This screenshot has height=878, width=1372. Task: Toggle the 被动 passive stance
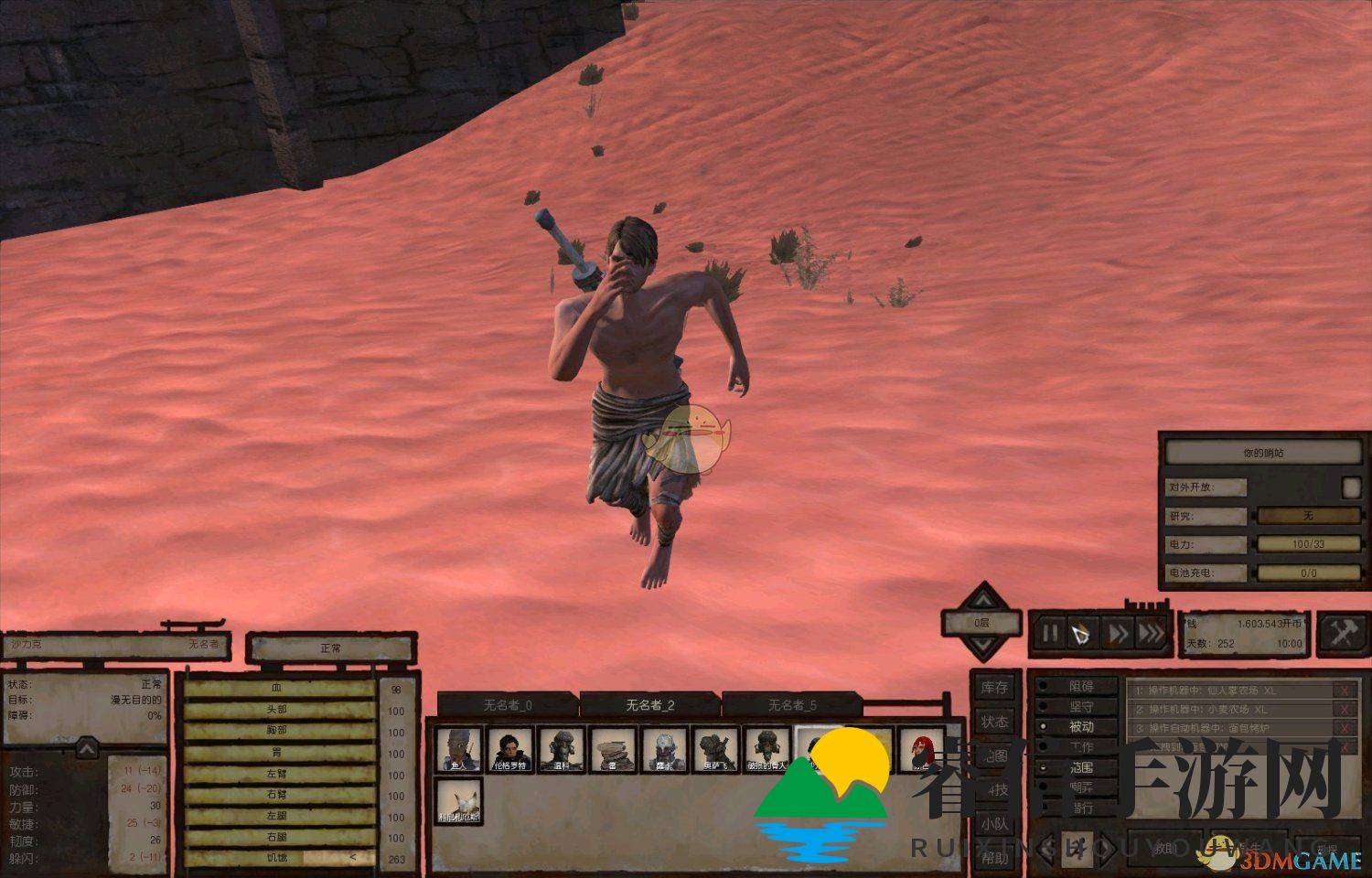pyautogui.click(x=1080, y=726)
